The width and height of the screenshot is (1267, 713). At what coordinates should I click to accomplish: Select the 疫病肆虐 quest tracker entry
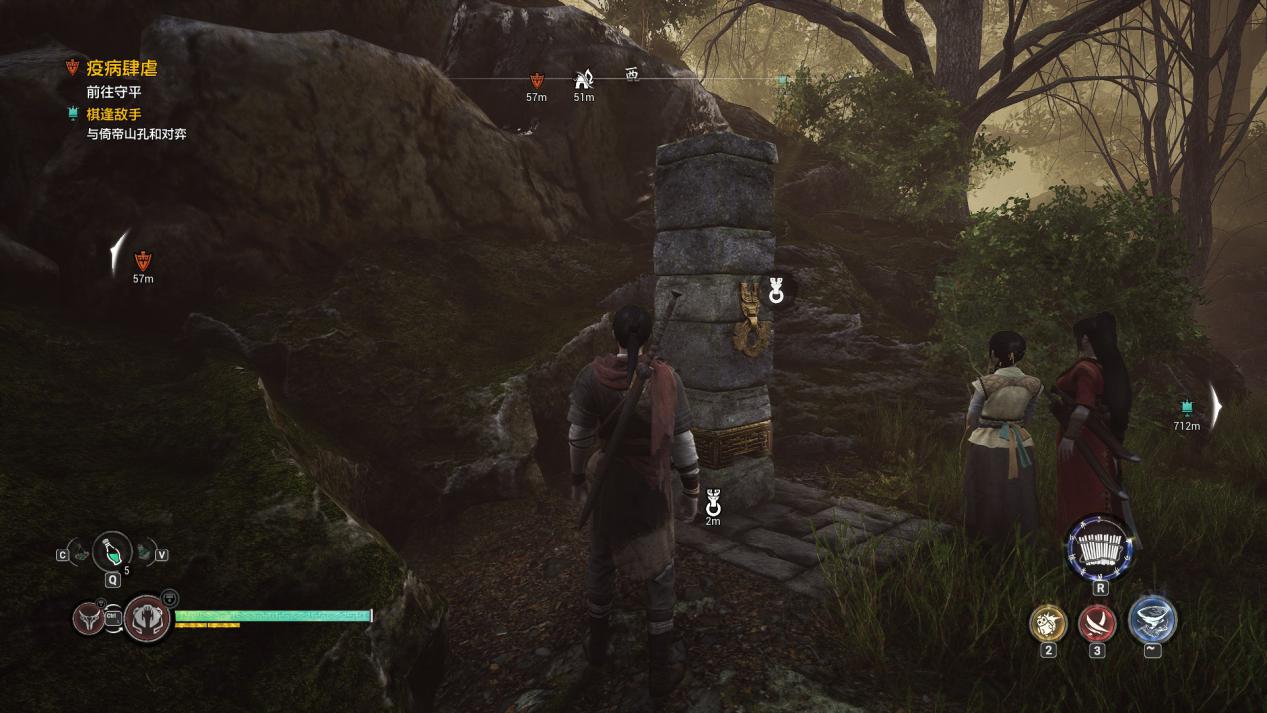point(121,69)
